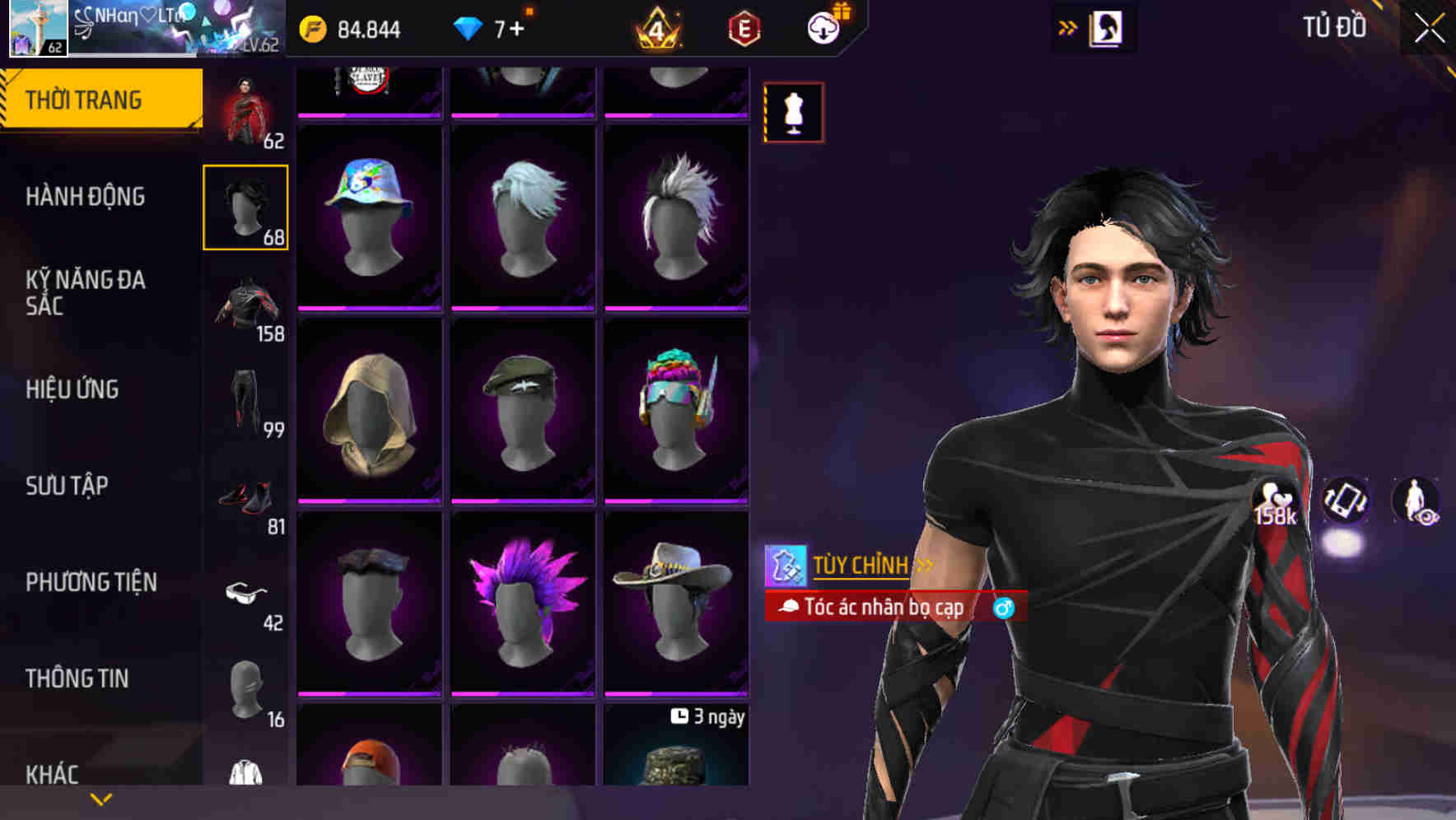Expand the yellow down arrow below KHÁC
This screenshot has width=1456, height=820.
pos(100,797)
